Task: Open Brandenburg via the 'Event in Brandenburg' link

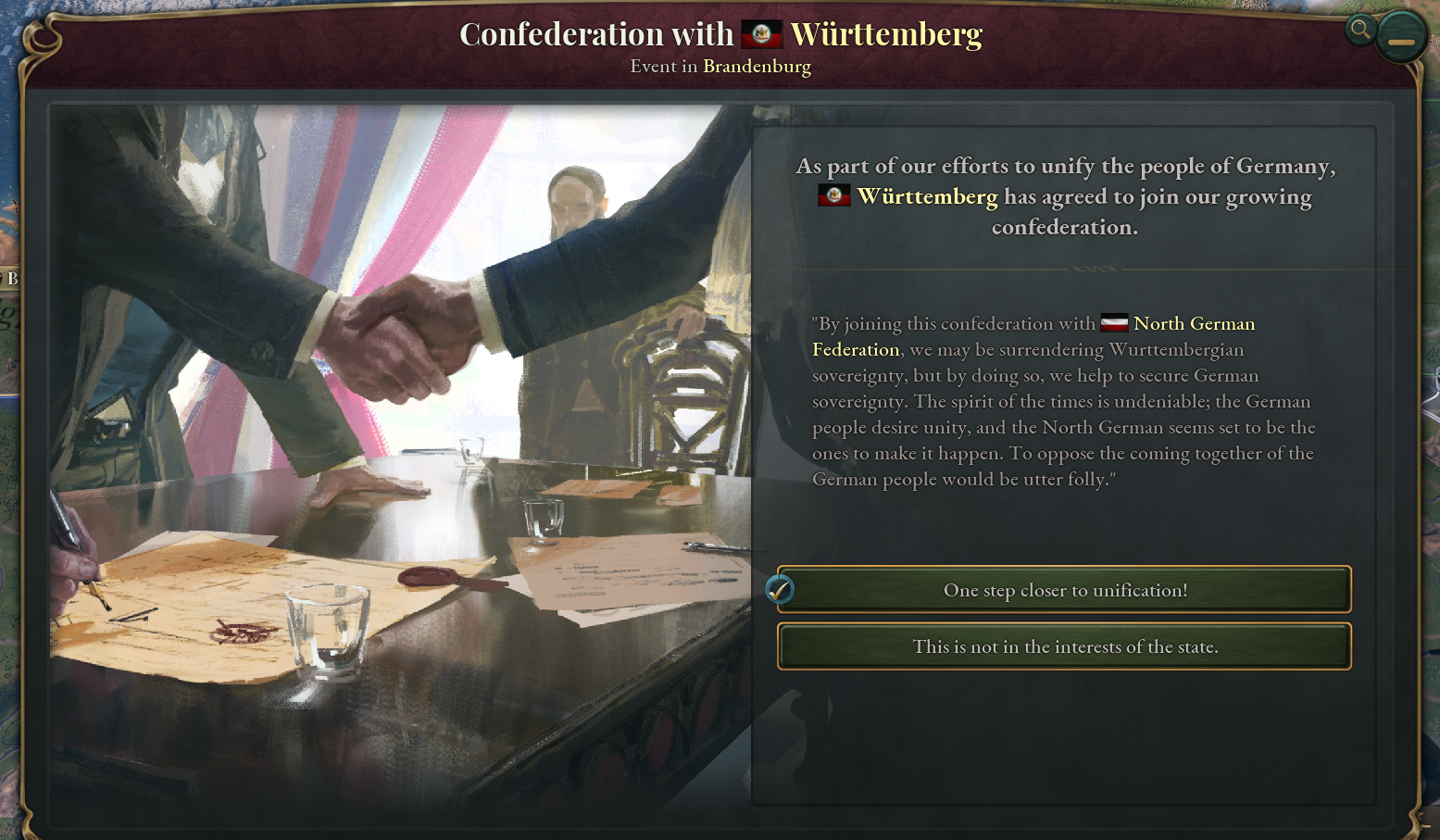Action: point(757,66)
